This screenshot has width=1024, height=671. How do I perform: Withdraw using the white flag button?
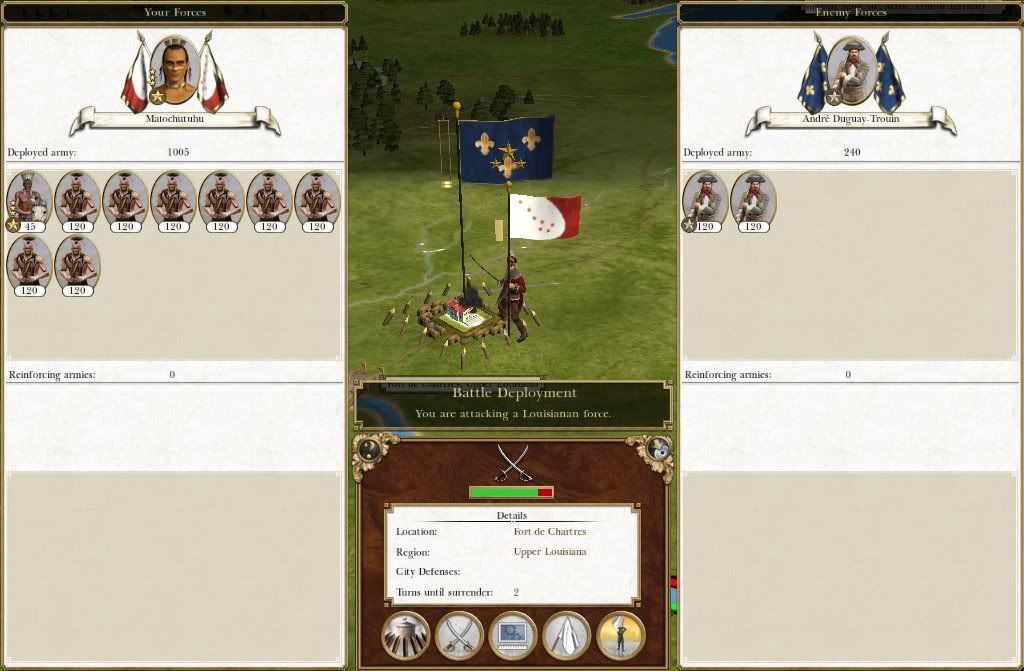pyautogui.click(x=567, y=635)
